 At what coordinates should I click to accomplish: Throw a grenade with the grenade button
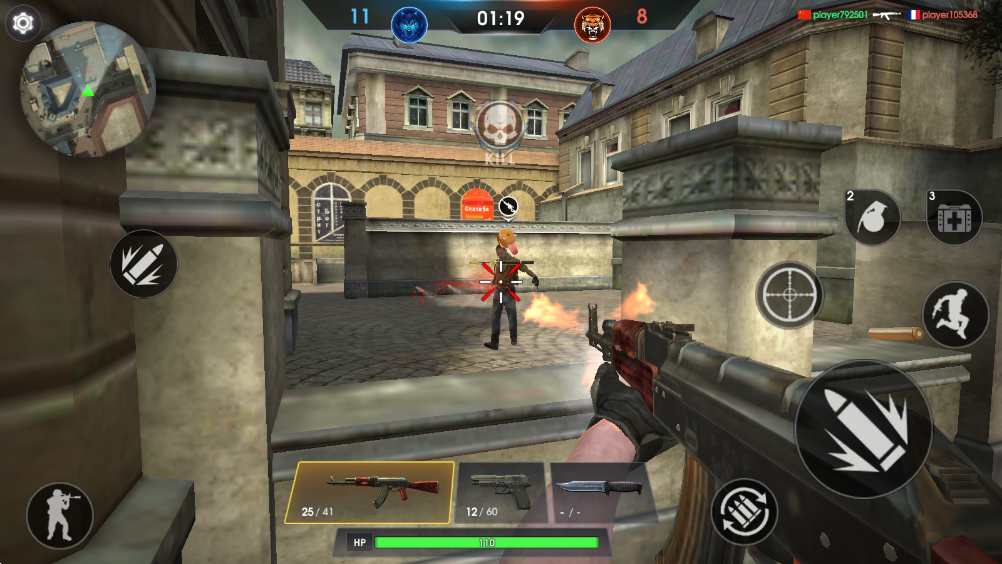(x=873, y=217)
